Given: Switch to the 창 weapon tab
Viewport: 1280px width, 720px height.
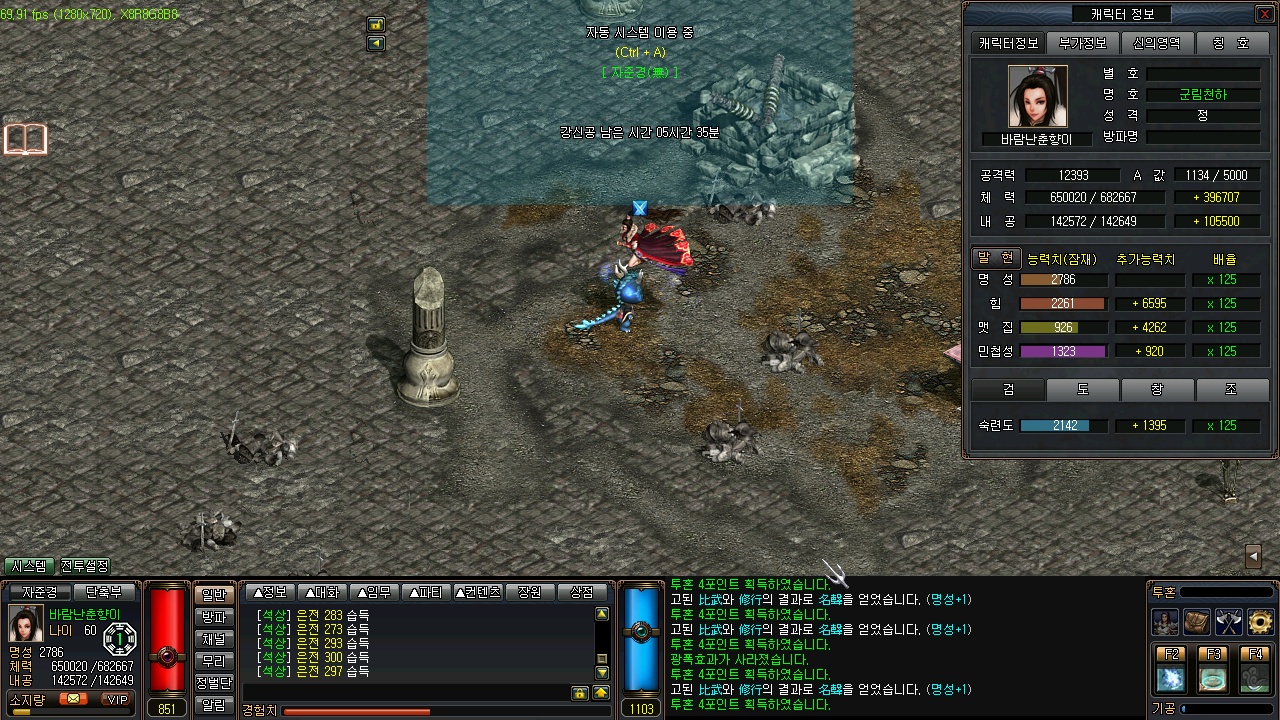Looking at the screenshot, I should click(x=1157, y=389).
